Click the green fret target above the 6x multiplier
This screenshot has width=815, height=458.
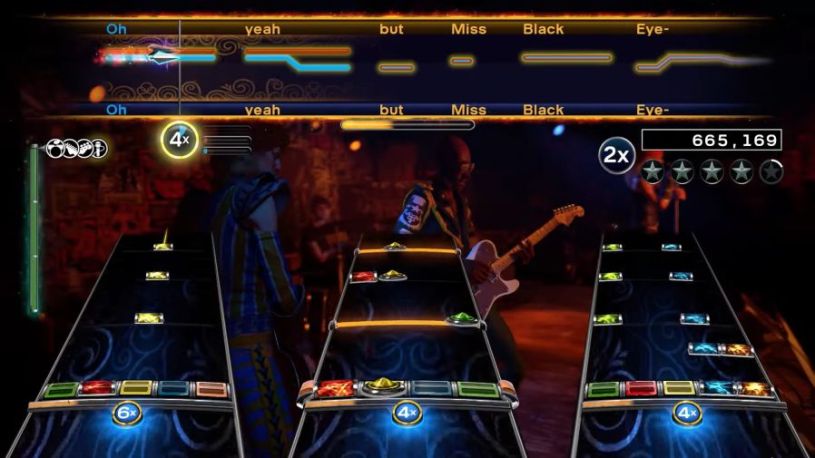click(x=61, y=389)
